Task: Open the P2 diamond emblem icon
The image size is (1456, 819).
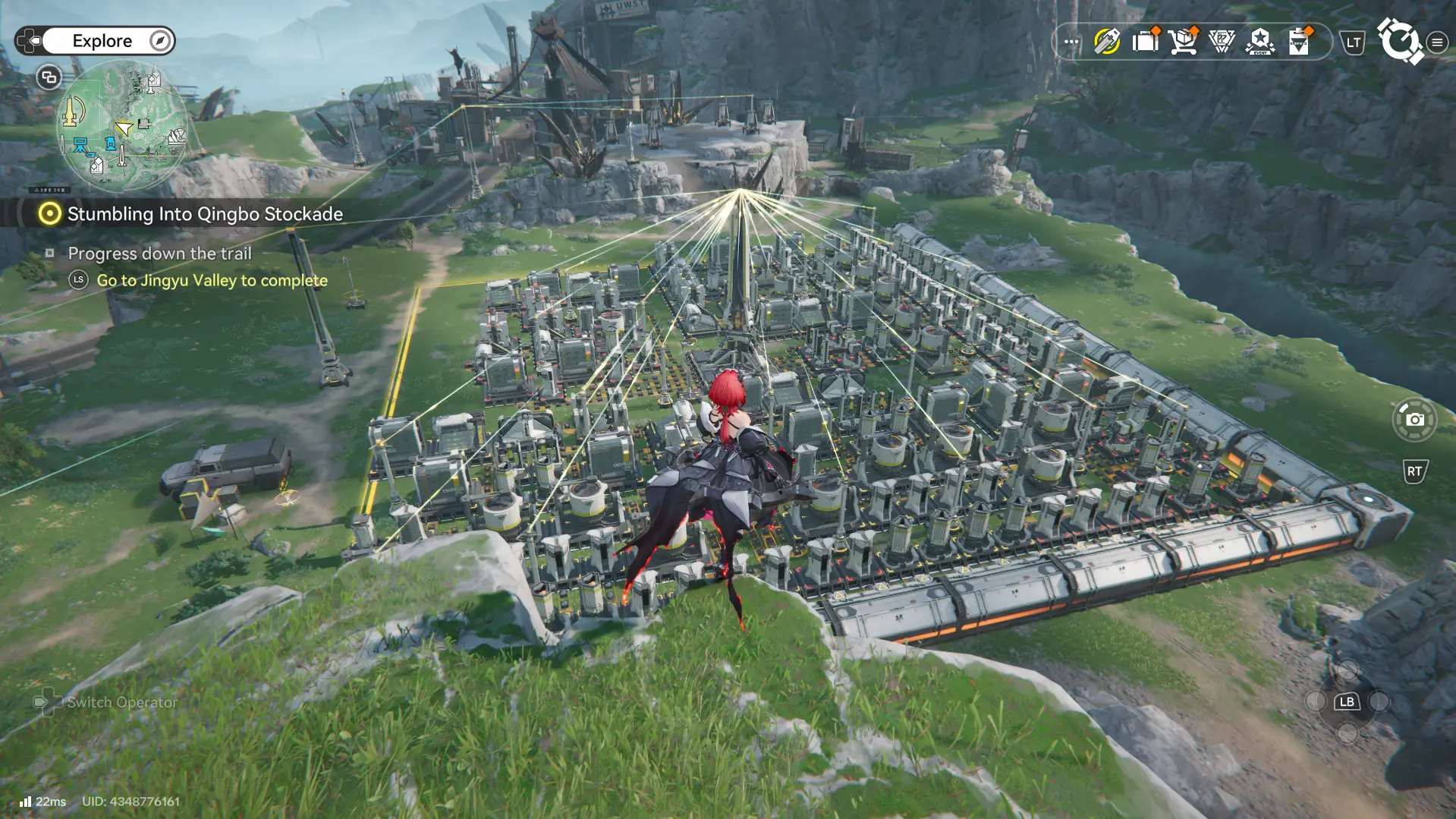Action: (1222, 42)
